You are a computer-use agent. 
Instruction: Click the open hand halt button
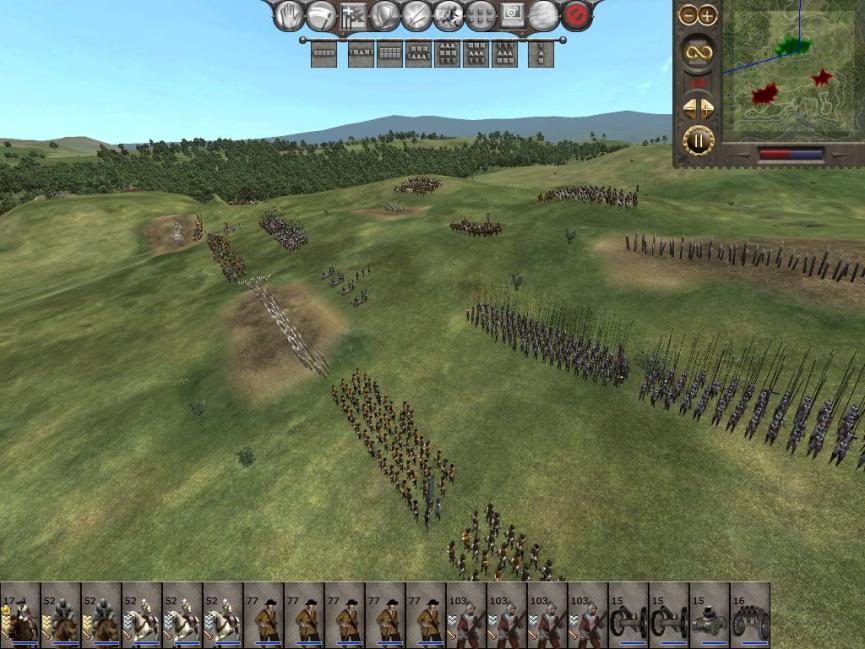[289, 15]
